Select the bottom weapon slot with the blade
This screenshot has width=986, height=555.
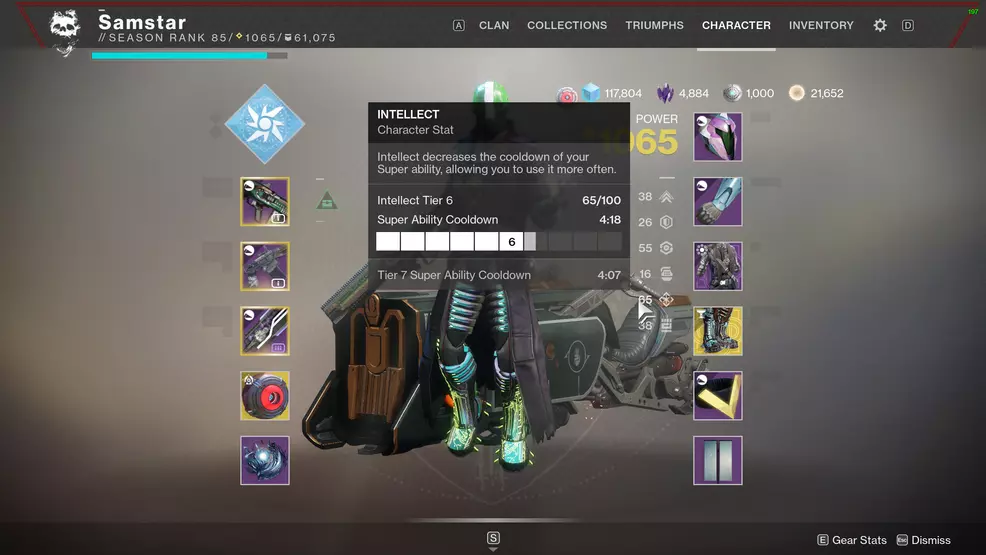coord(265,331)
